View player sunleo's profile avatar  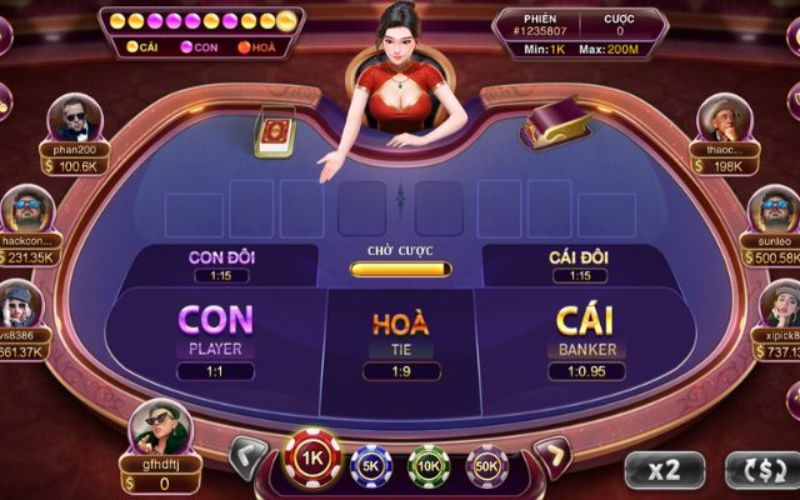[x=773, y=209]
